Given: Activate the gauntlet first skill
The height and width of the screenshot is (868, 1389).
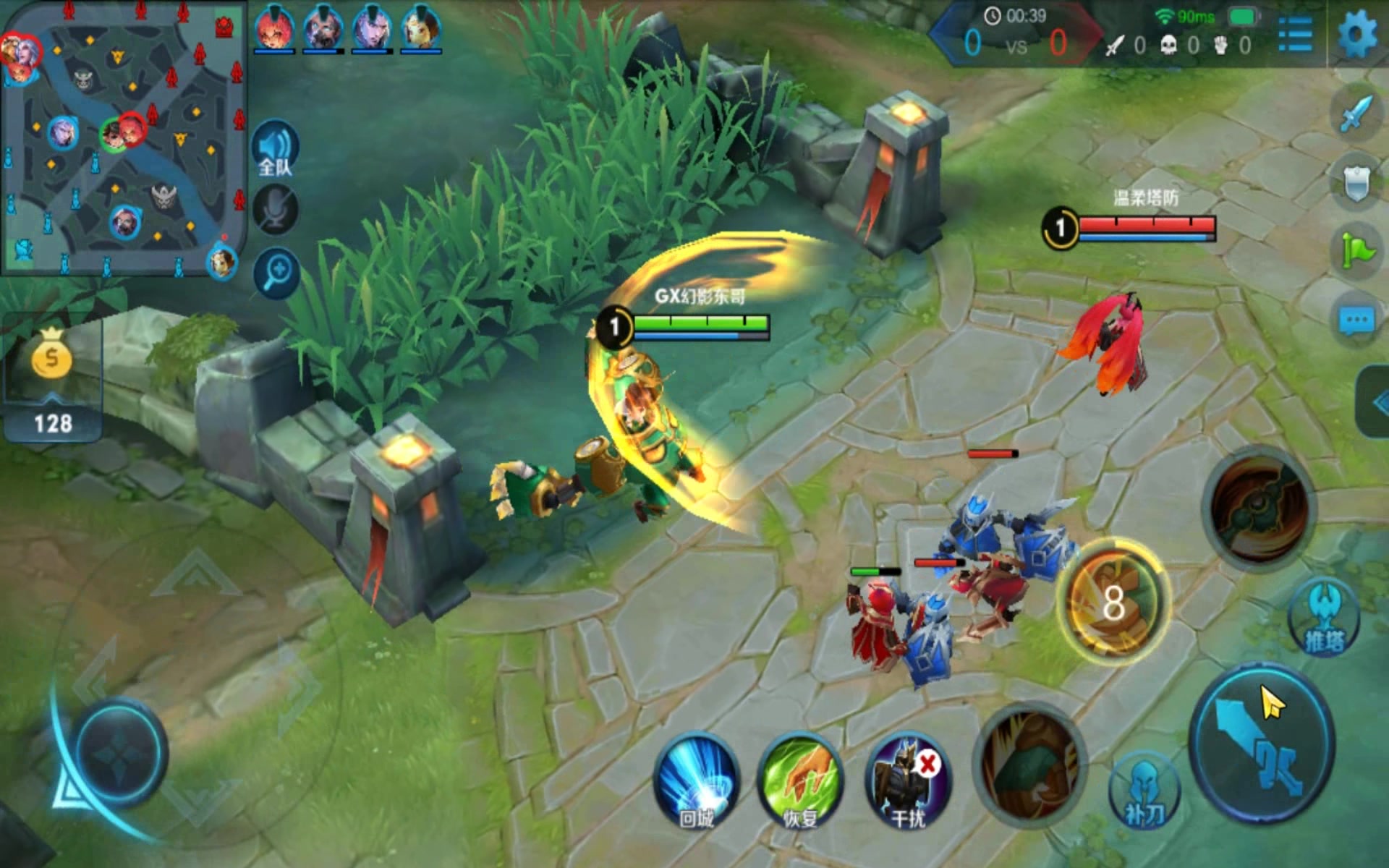Looking at the screenshot, I should (x=1032, y=763).
